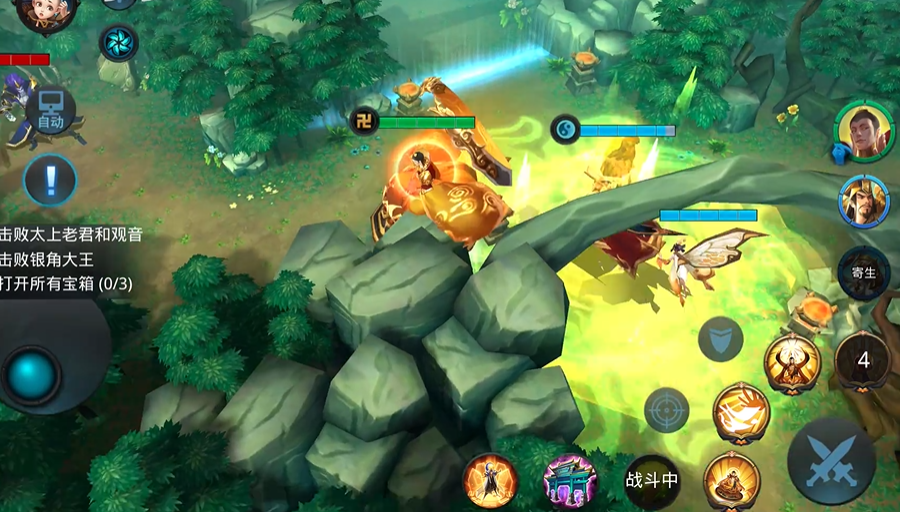Activate the purple temple gate ability
The width and height of the screenshot is (900, 512).
[570, 481]
